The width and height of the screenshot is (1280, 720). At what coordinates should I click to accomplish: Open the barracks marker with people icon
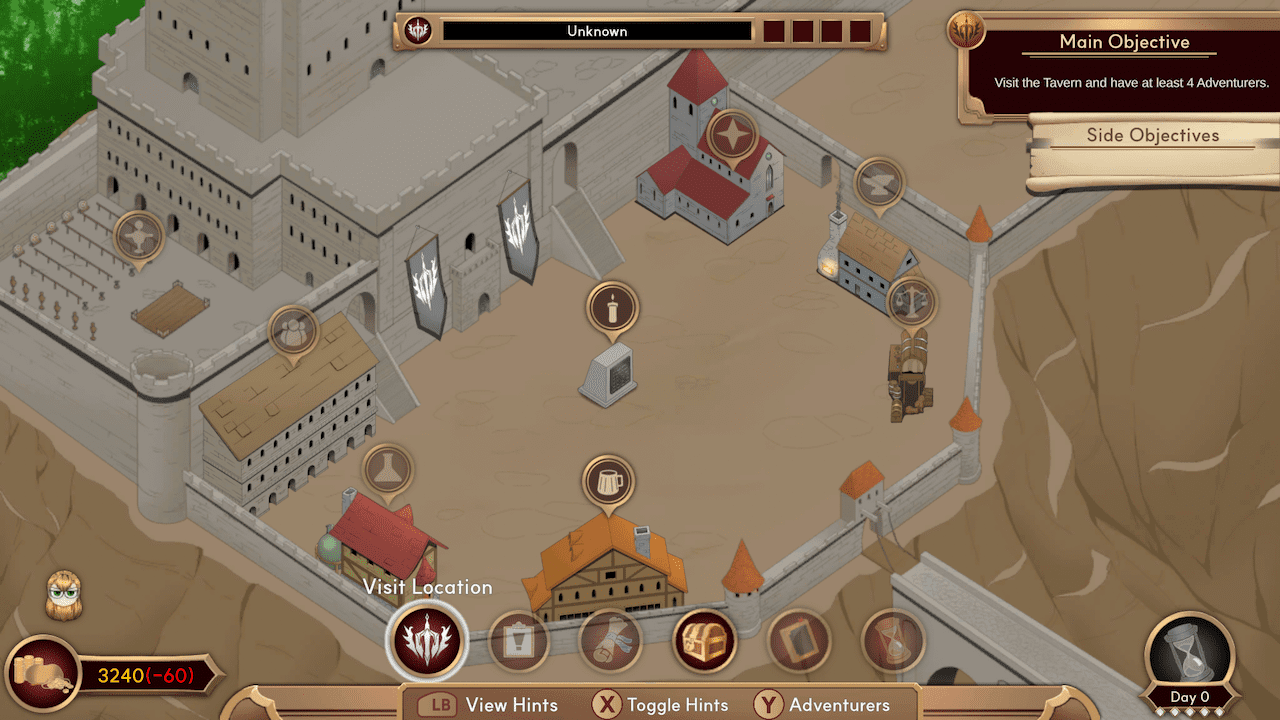coord(293,331)
